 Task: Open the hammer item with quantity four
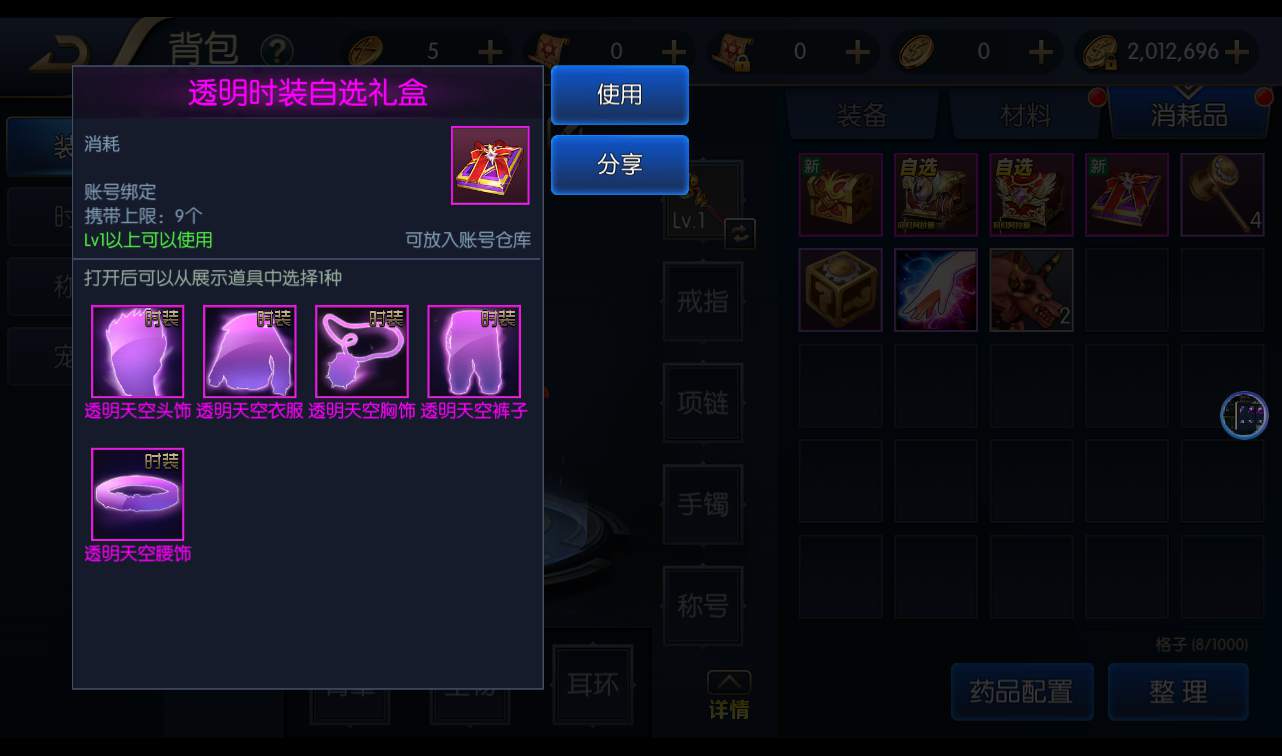coord(1223,195)
